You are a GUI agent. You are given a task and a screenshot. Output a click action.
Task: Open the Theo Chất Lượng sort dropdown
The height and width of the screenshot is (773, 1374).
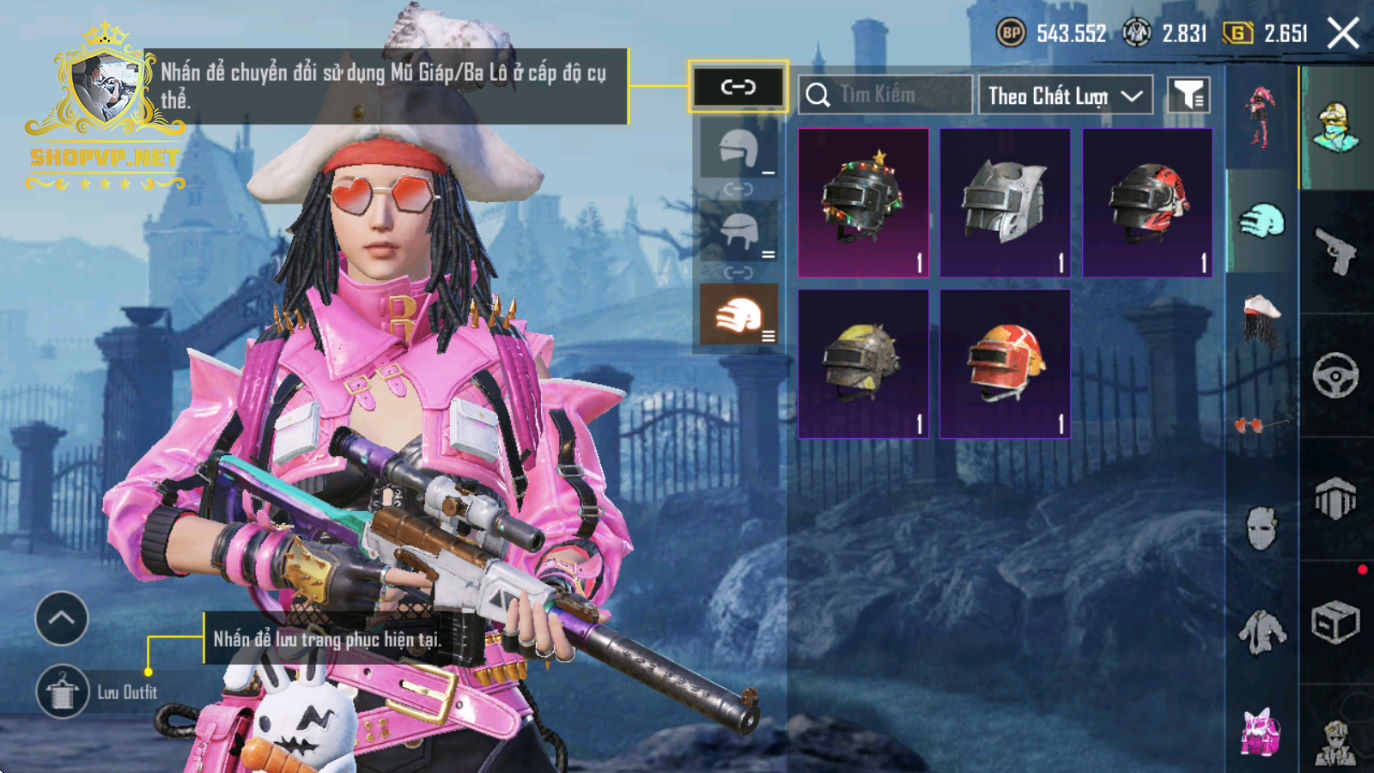[x=1065, y=95]
